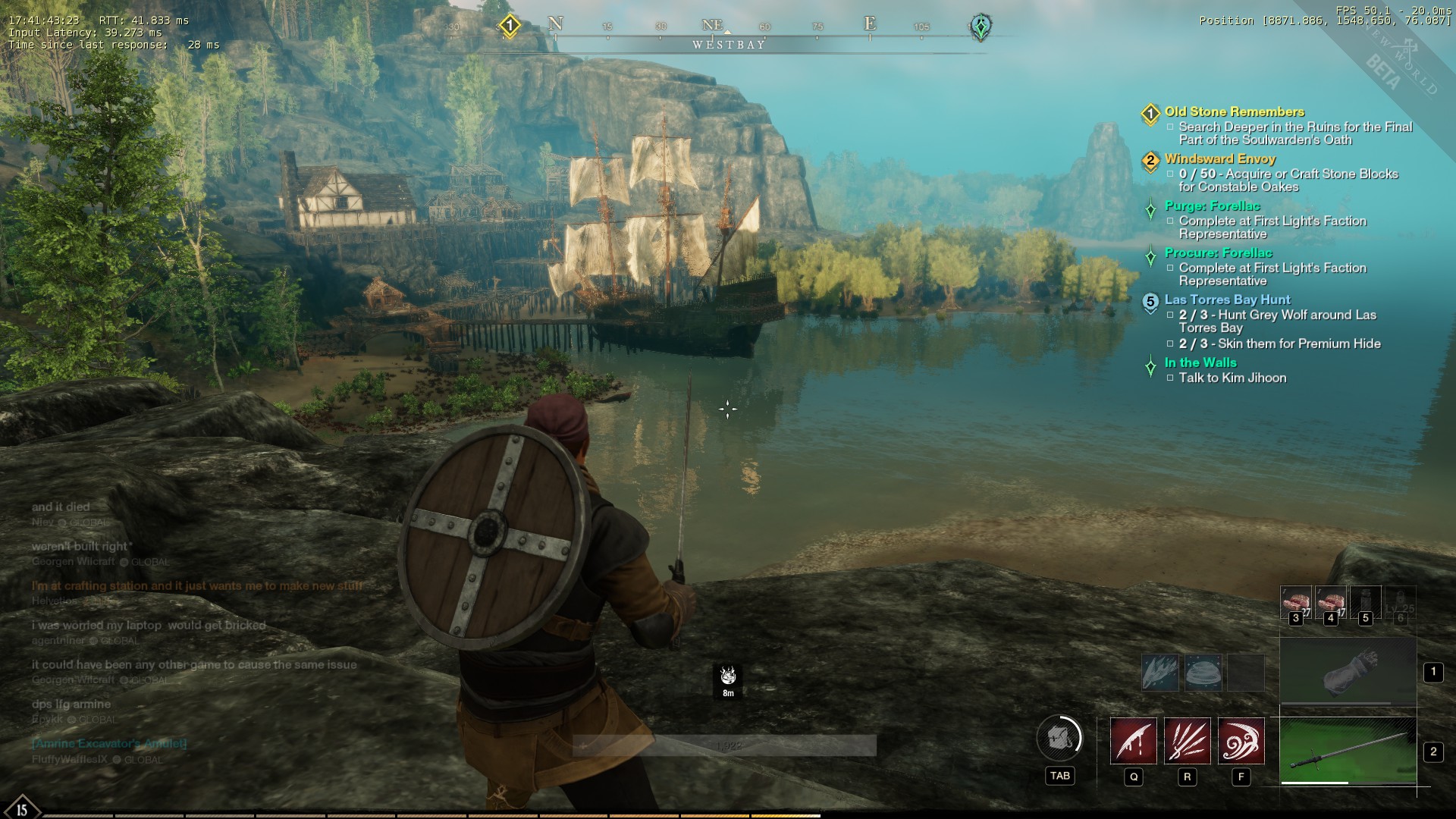
Task: Click the teal faction marker on compass
Action: (981, 27)
